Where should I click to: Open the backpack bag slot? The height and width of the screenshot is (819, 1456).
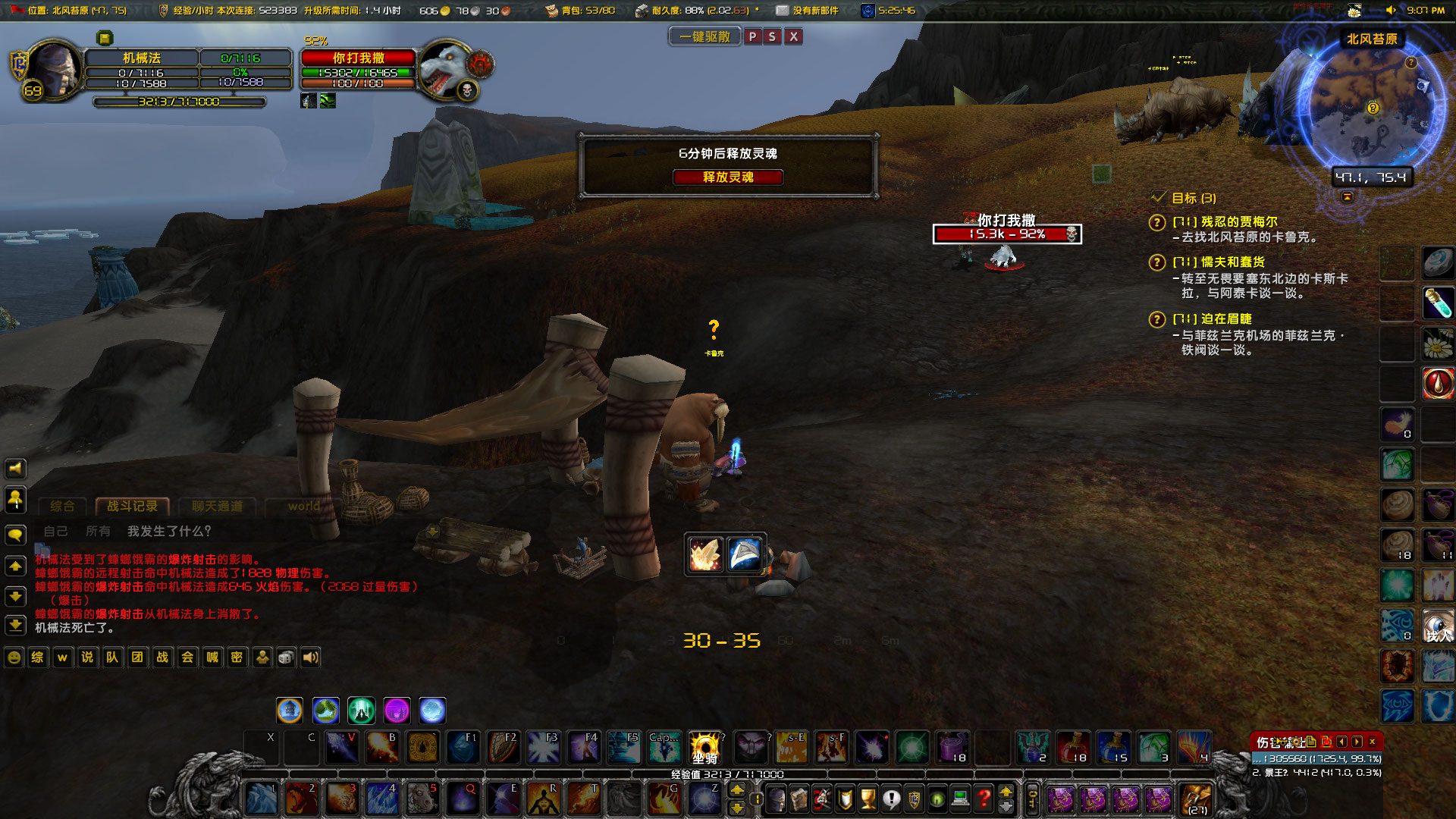point(1196,799)
